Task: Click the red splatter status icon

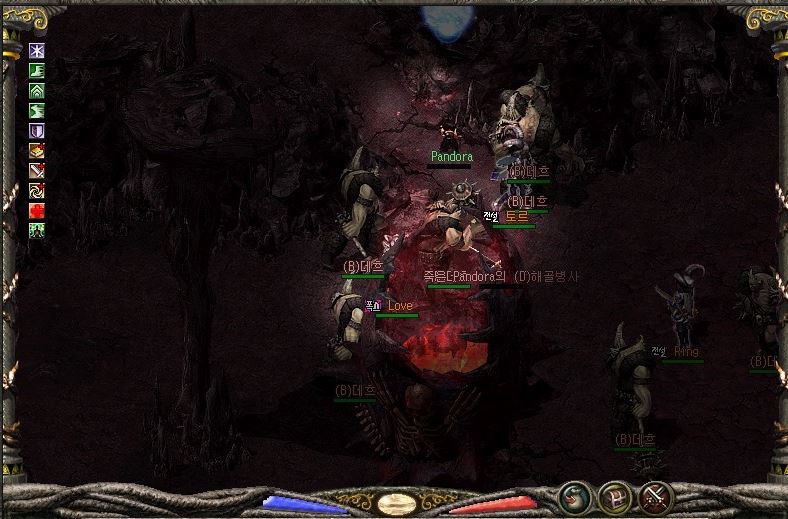Action: click(37, 210)
